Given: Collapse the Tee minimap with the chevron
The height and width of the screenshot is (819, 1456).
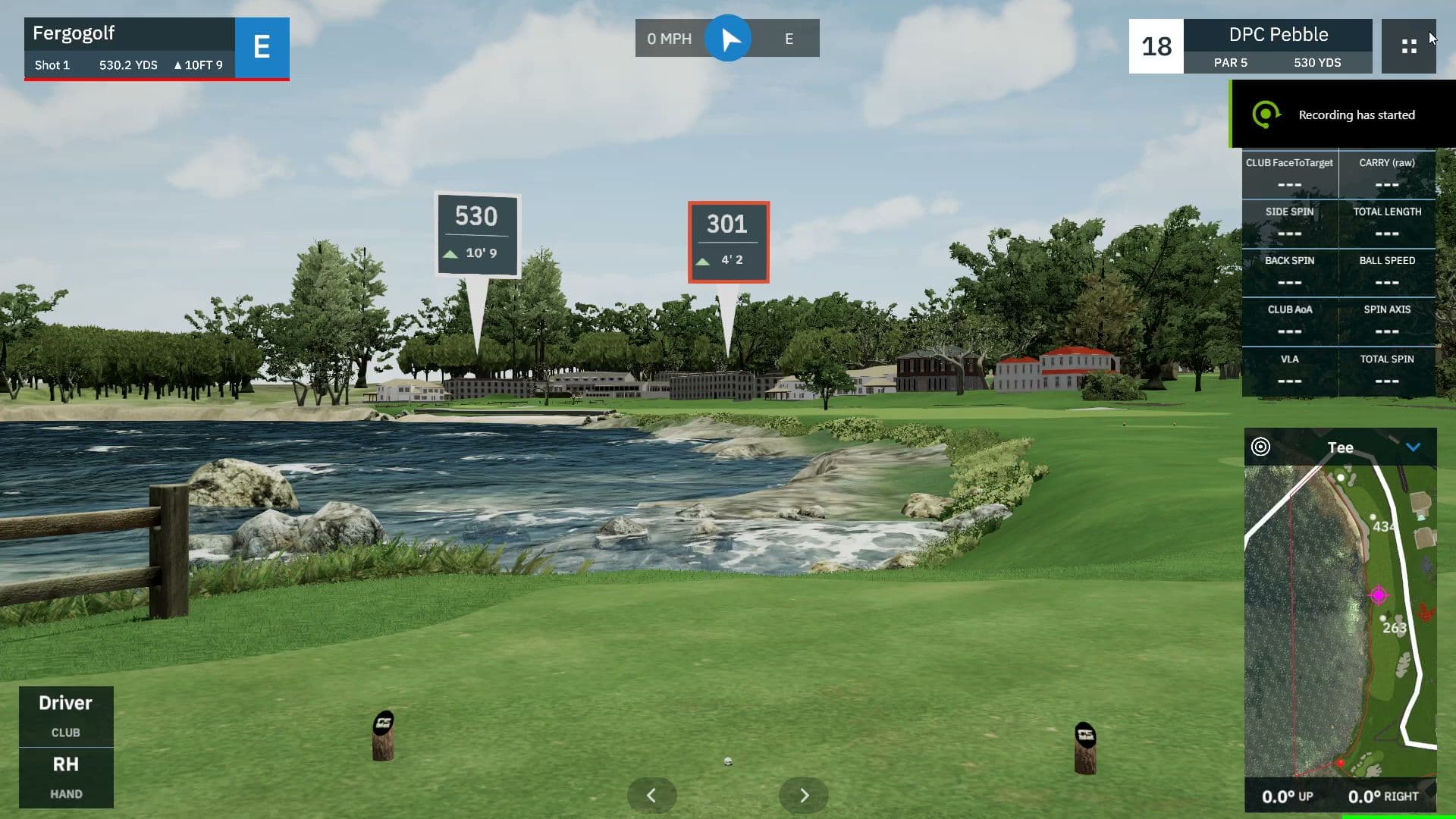Looking at the screenshot, I should tap(1412, 447).
